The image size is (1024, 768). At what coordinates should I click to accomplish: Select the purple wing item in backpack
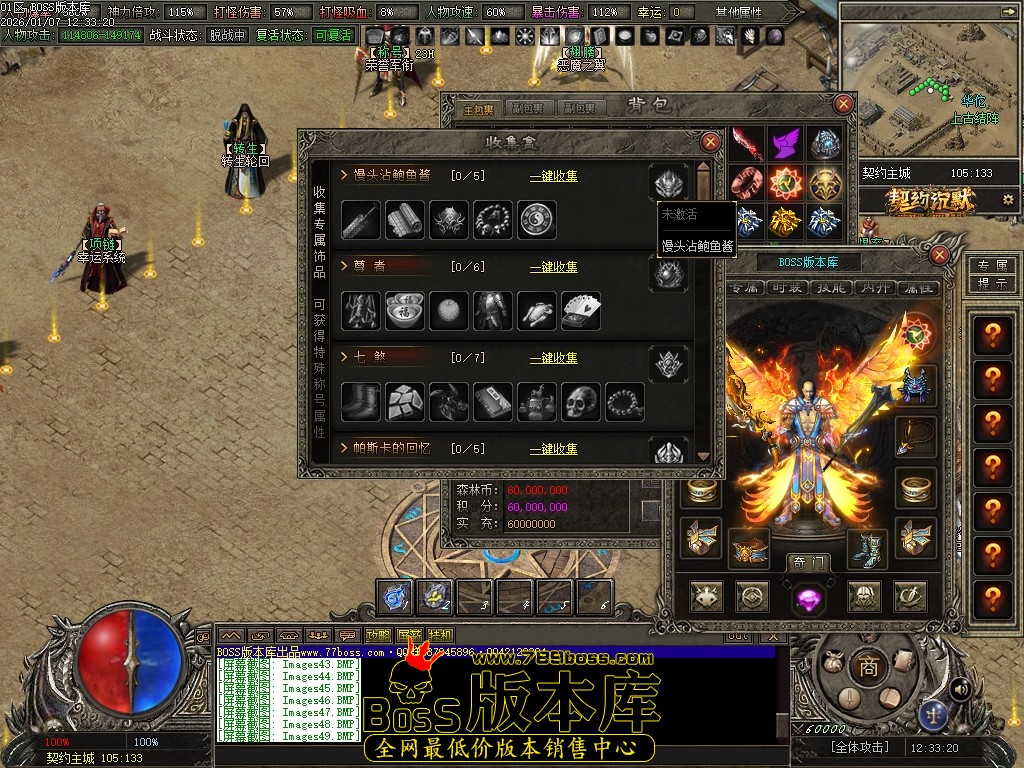pos(786,144)
